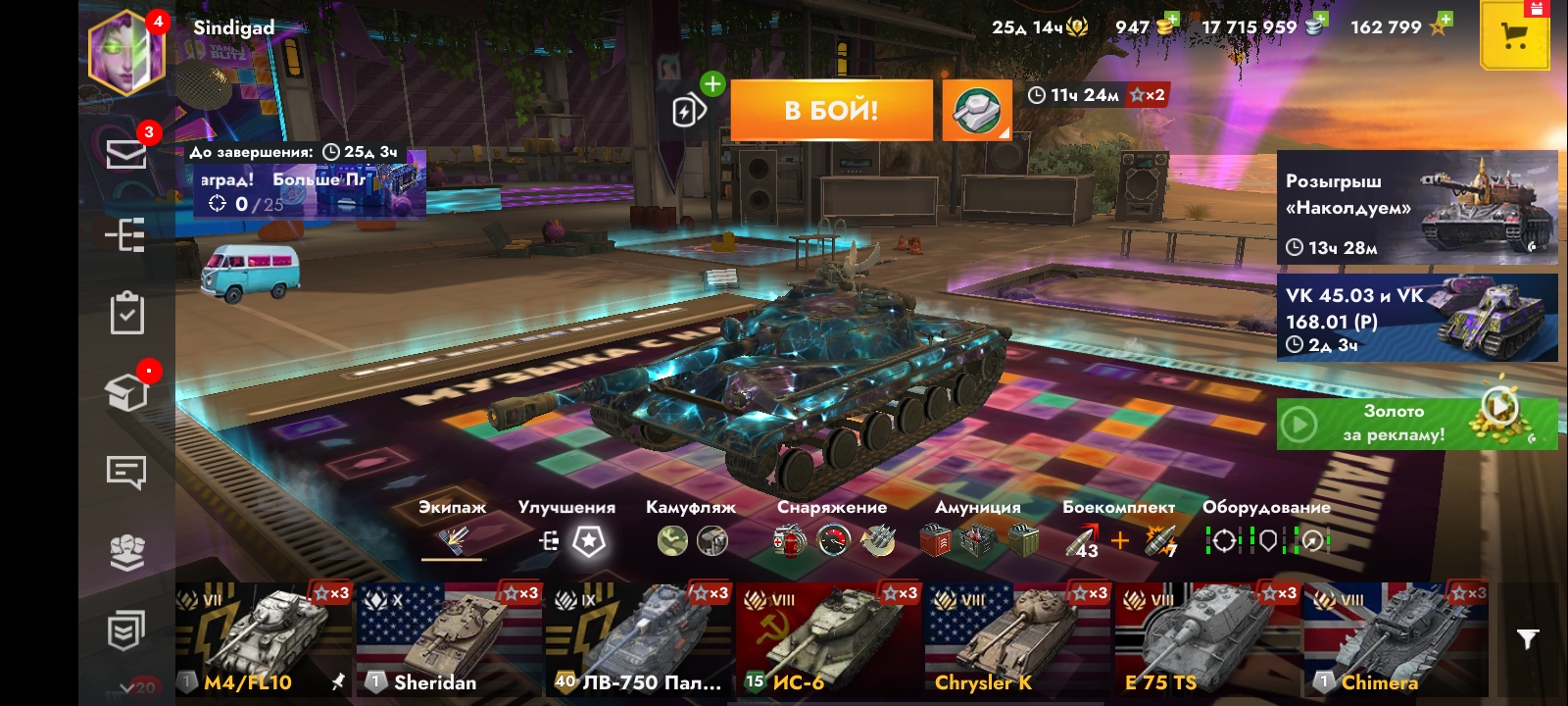1568x706 pixels.
Task: Open the Снаряжение consumables slots
Action: [832, 539]
